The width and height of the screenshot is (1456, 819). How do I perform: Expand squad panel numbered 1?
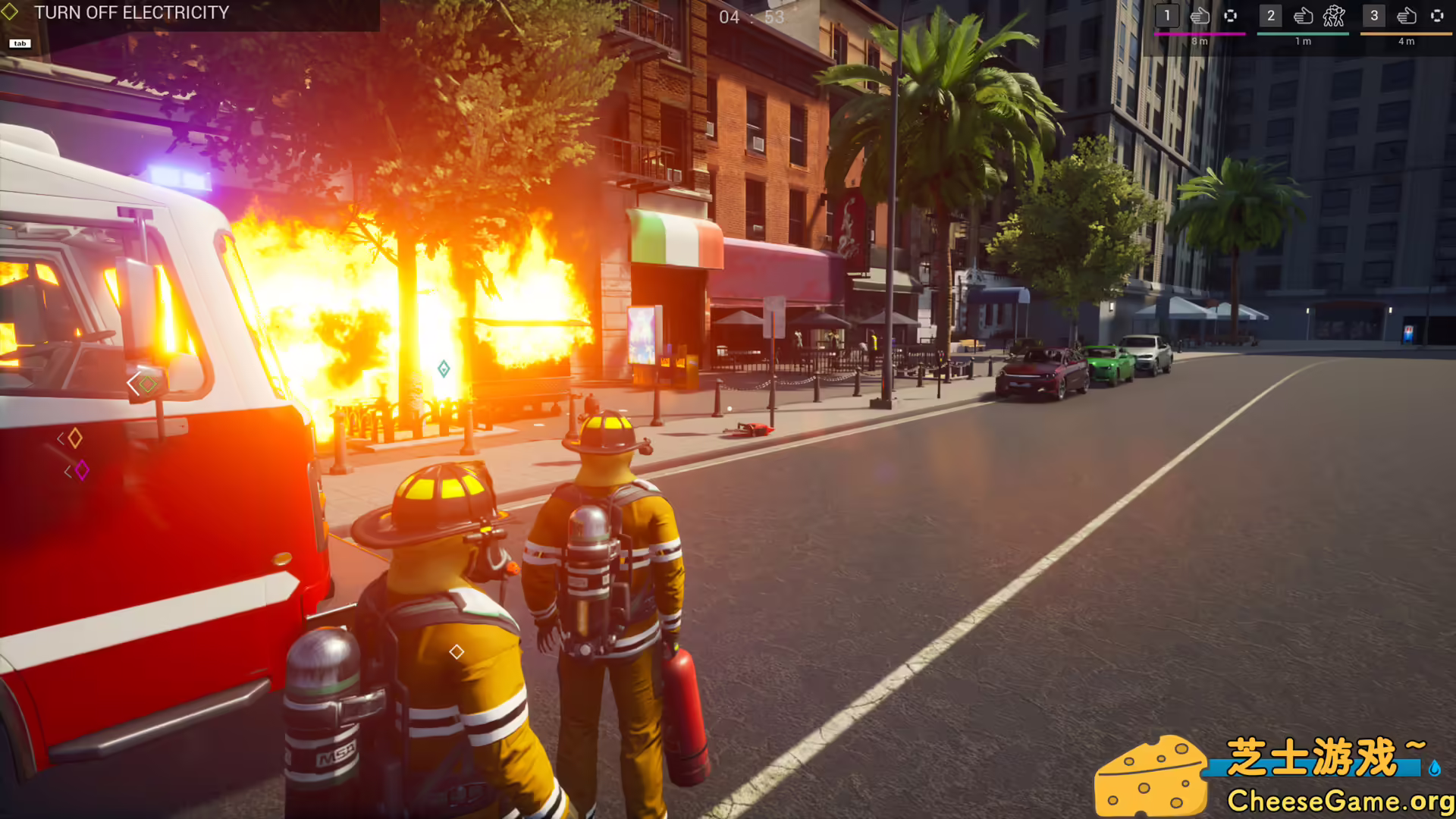click(x=1166, y=14)
